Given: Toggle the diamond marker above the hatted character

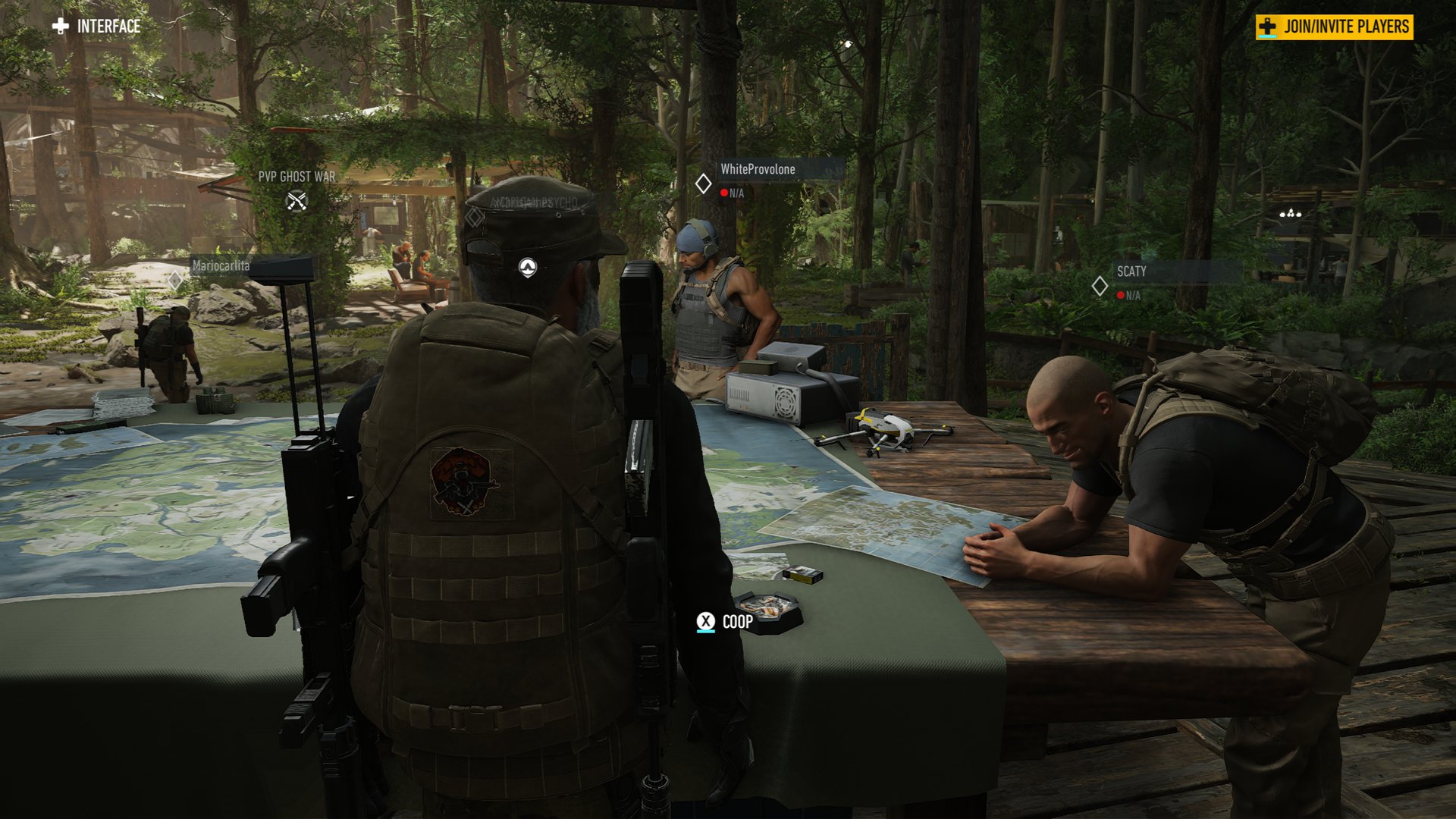Looking at the screenshot, I should (x=473, y=216).
